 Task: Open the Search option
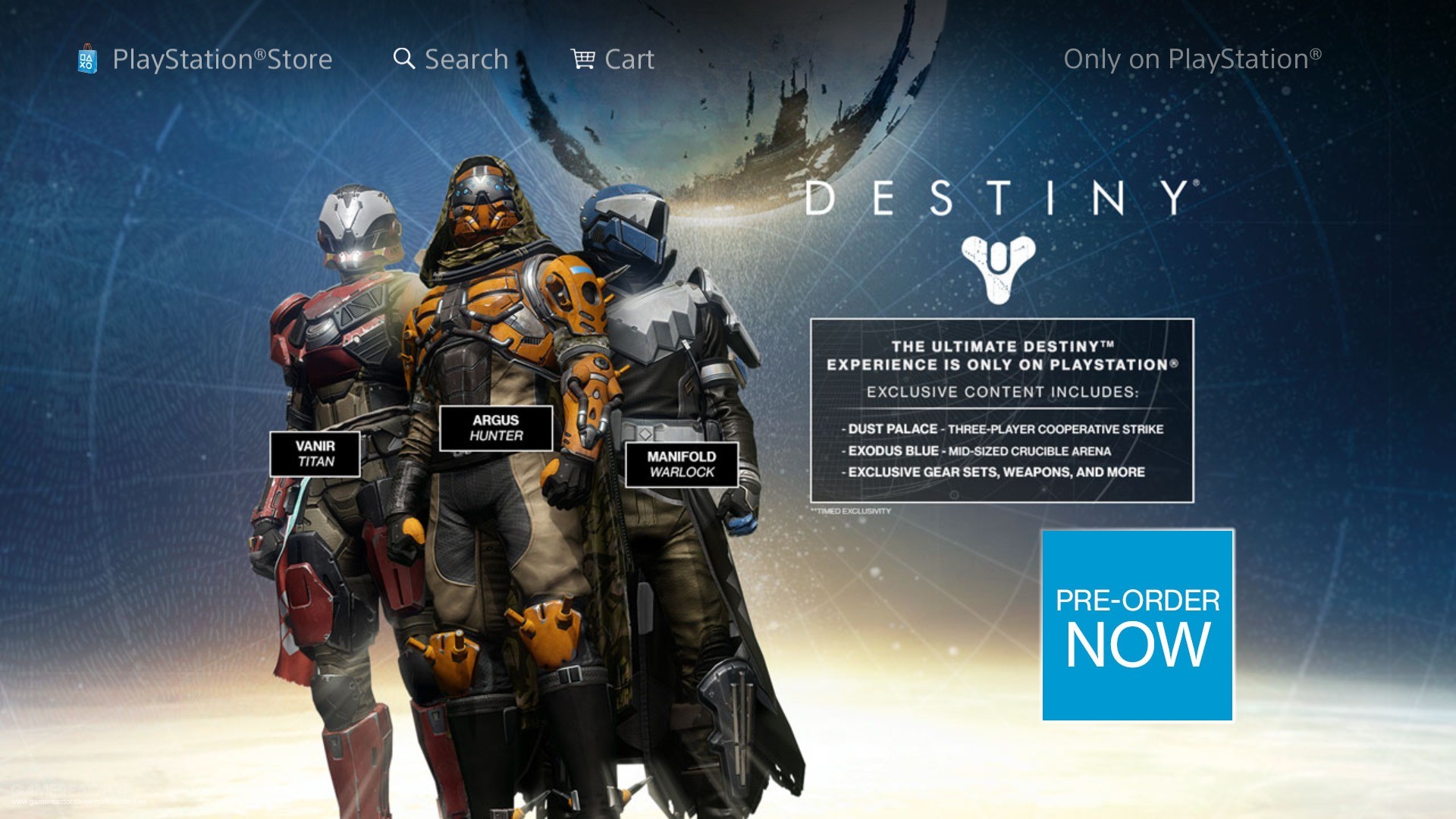[450, 59]
